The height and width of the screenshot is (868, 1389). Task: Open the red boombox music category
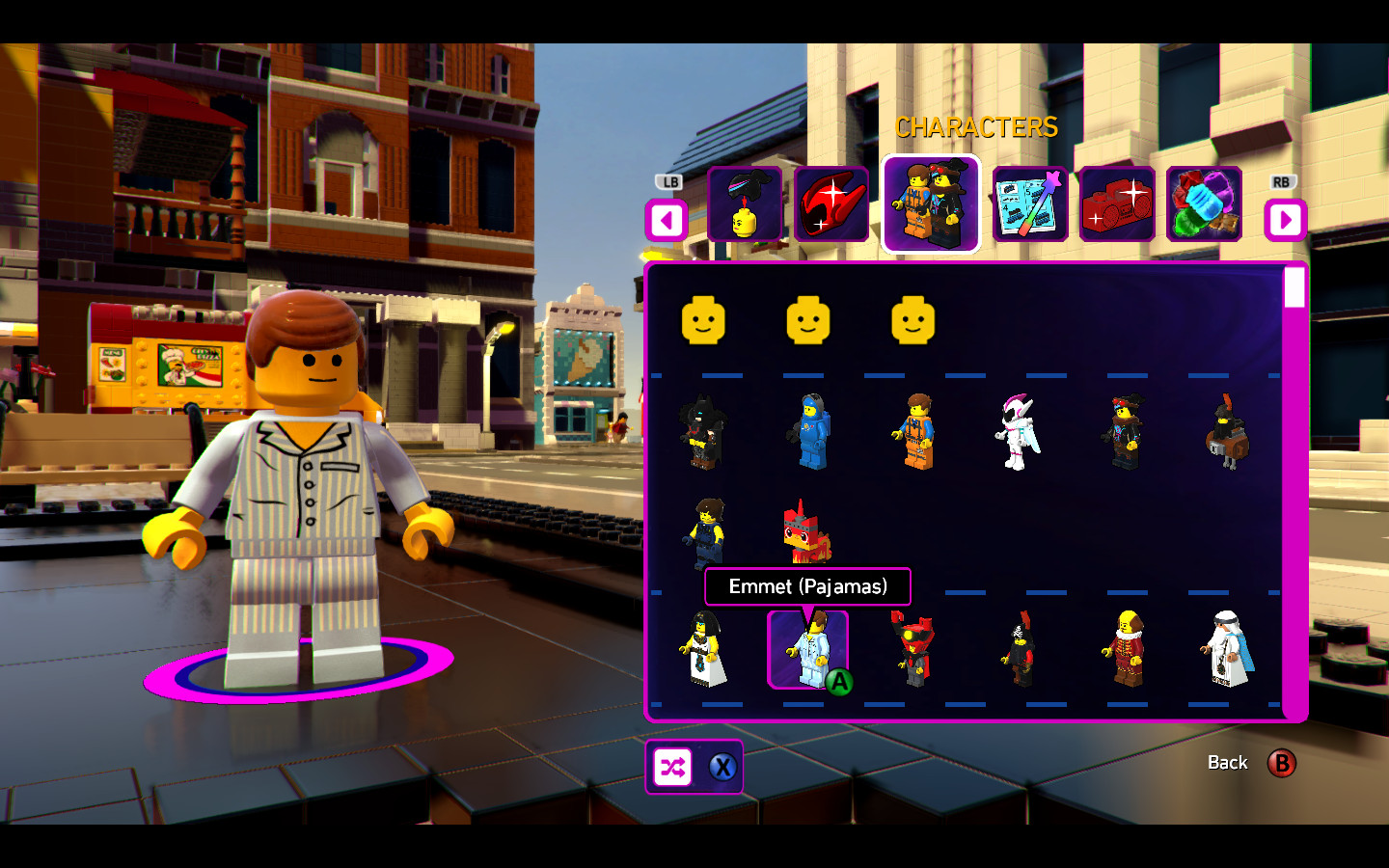[x=1116, y=205]
